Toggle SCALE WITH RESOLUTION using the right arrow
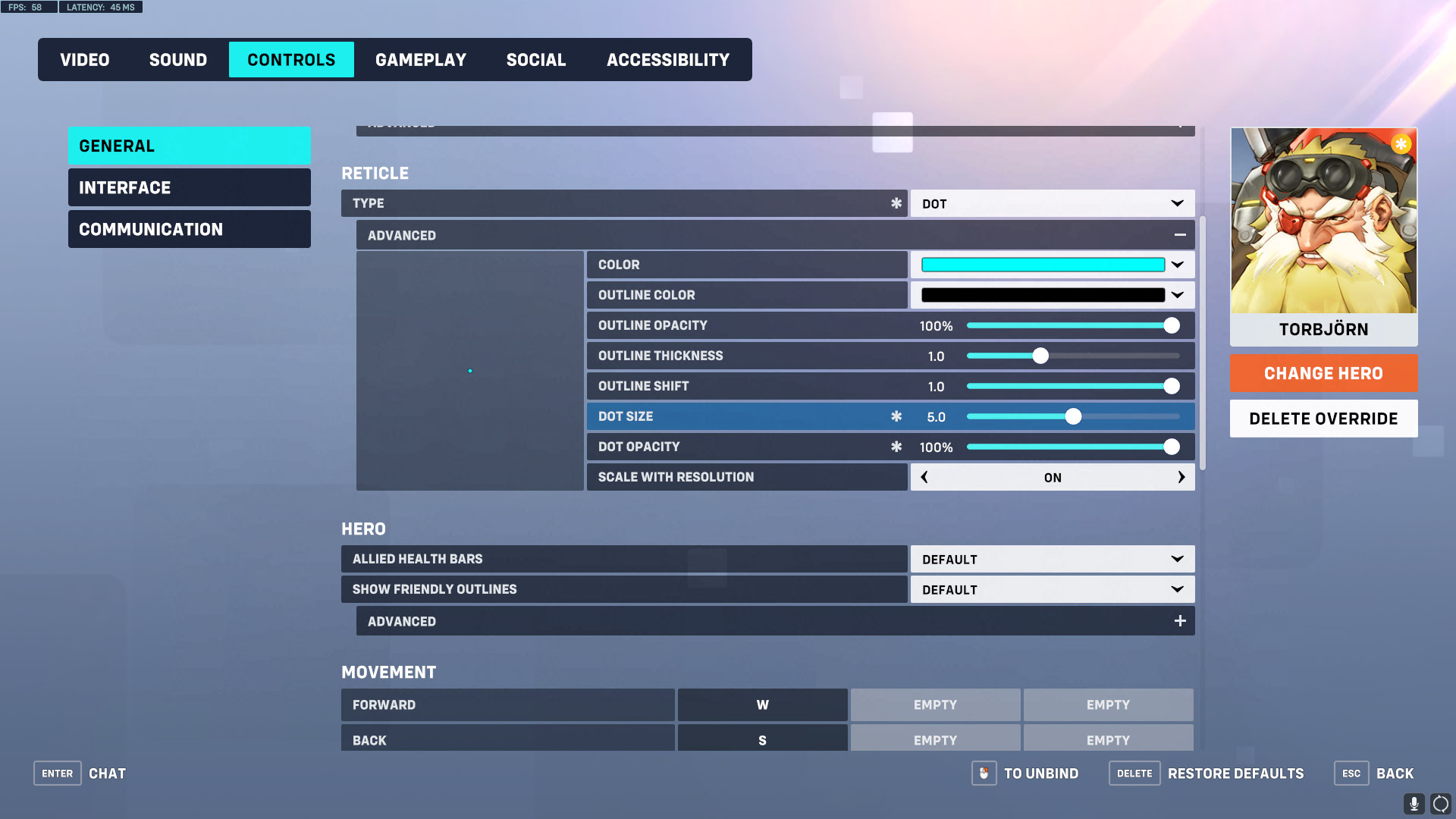The height and width of the screenshot is (819, 1456). coord(1181,477)
